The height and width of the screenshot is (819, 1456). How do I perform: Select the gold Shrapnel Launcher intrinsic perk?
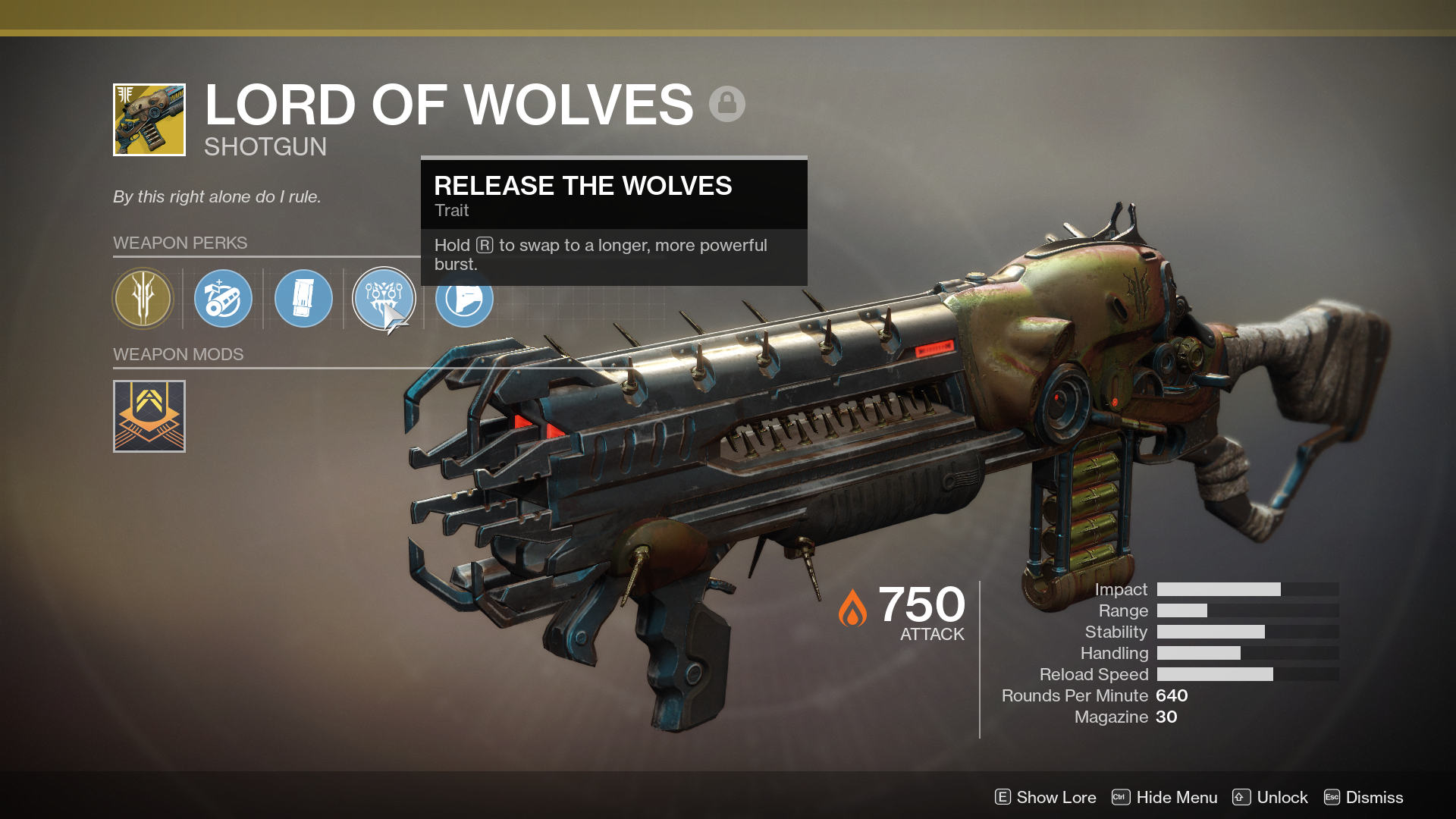143,299
